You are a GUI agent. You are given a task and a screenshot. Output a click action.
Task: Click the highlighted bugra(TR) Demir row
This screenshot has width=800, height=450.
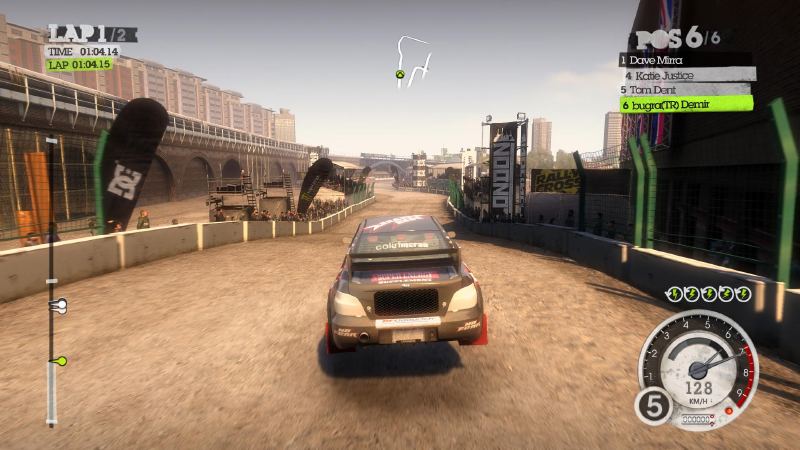[x=685, y=103]
